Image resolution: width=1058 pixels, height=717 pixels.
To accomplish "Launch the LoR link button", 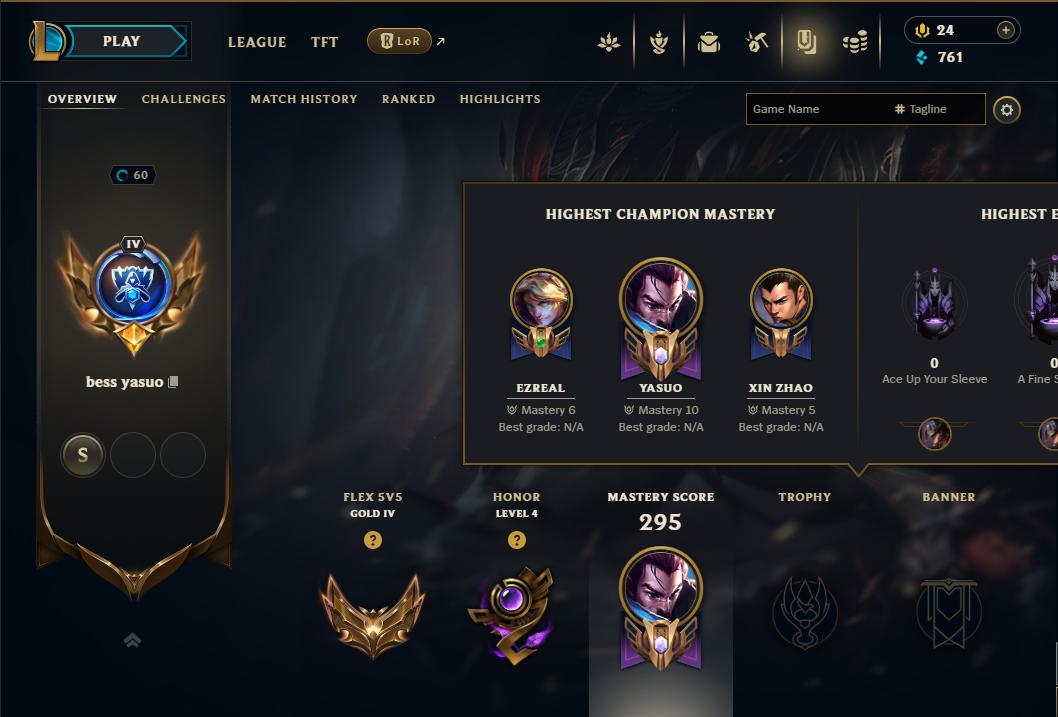I will coord(400,41).
